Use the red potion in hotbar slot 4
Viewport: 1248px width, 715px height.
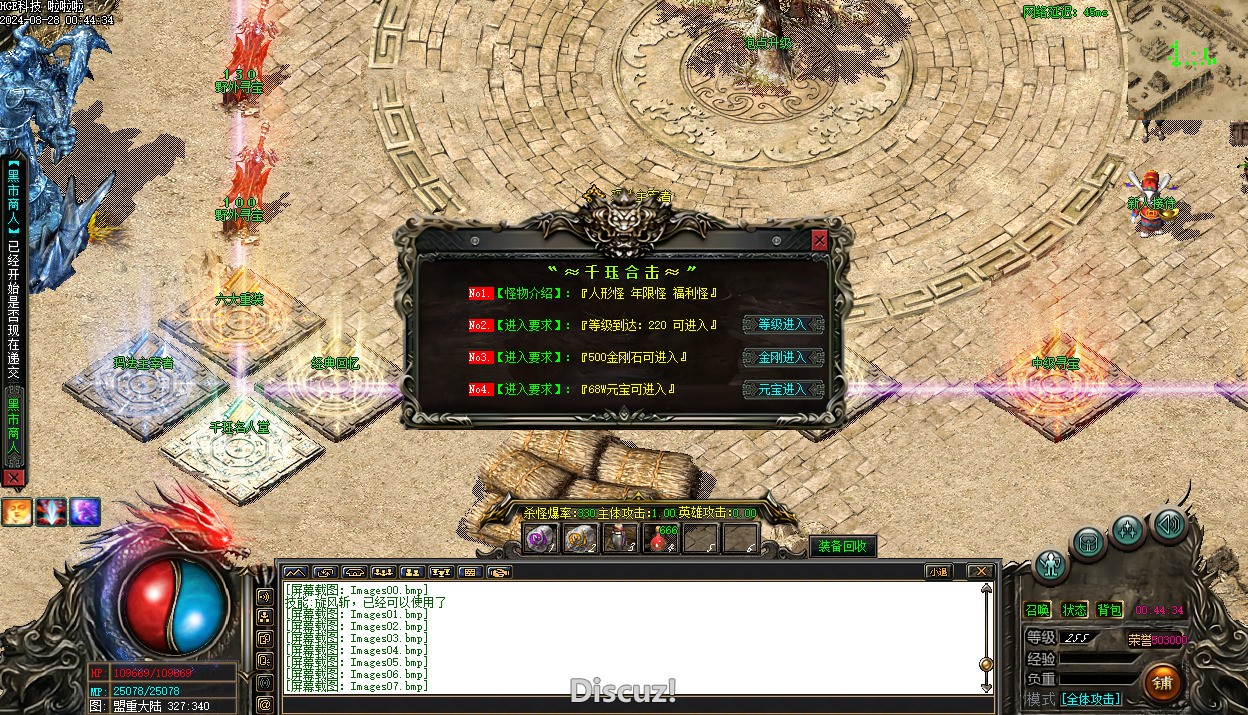(660, 539)
